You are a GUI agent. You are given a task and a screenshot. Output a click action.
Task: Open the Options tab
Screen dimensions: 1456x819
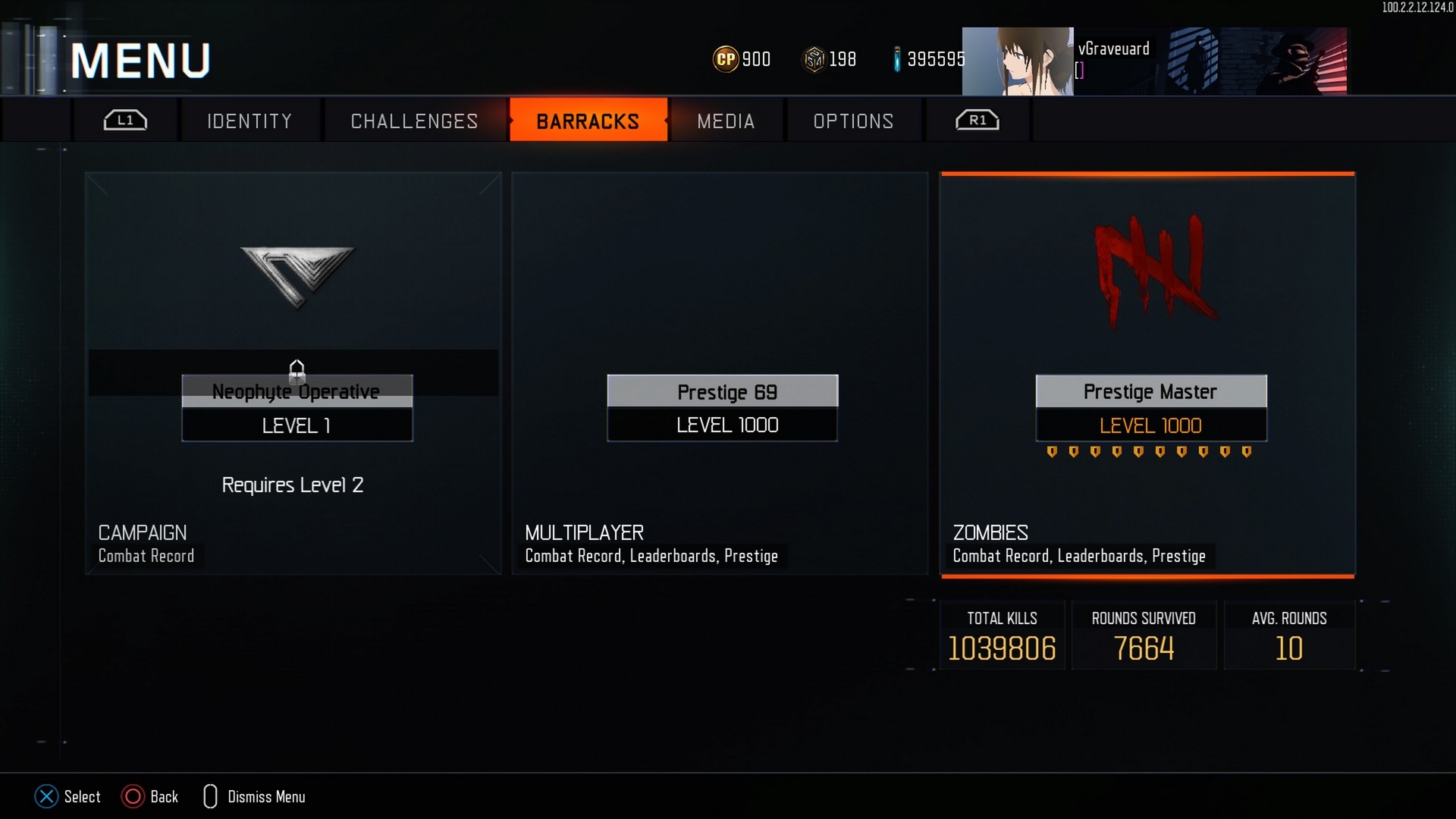point(853,121)
